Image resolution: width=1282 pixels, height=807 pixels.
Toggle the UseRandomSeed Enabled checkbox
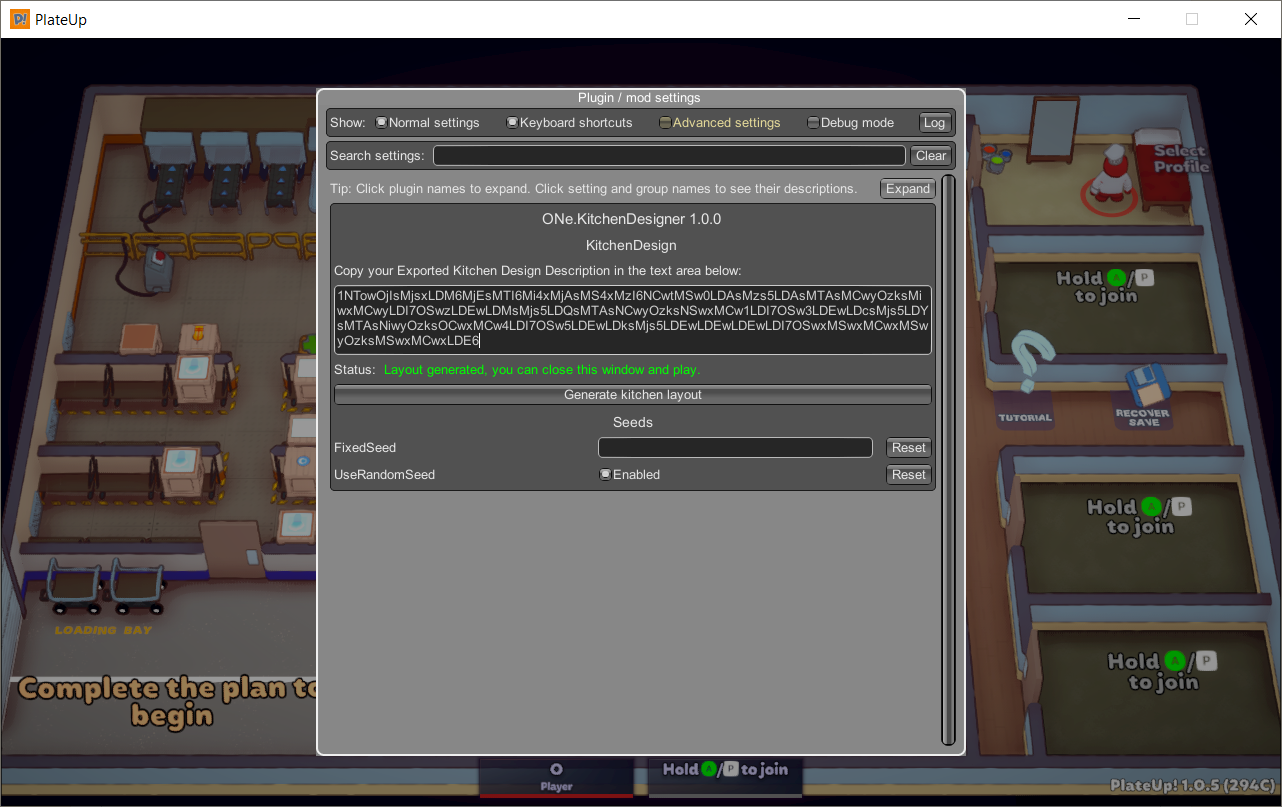[x=606, y=474]
